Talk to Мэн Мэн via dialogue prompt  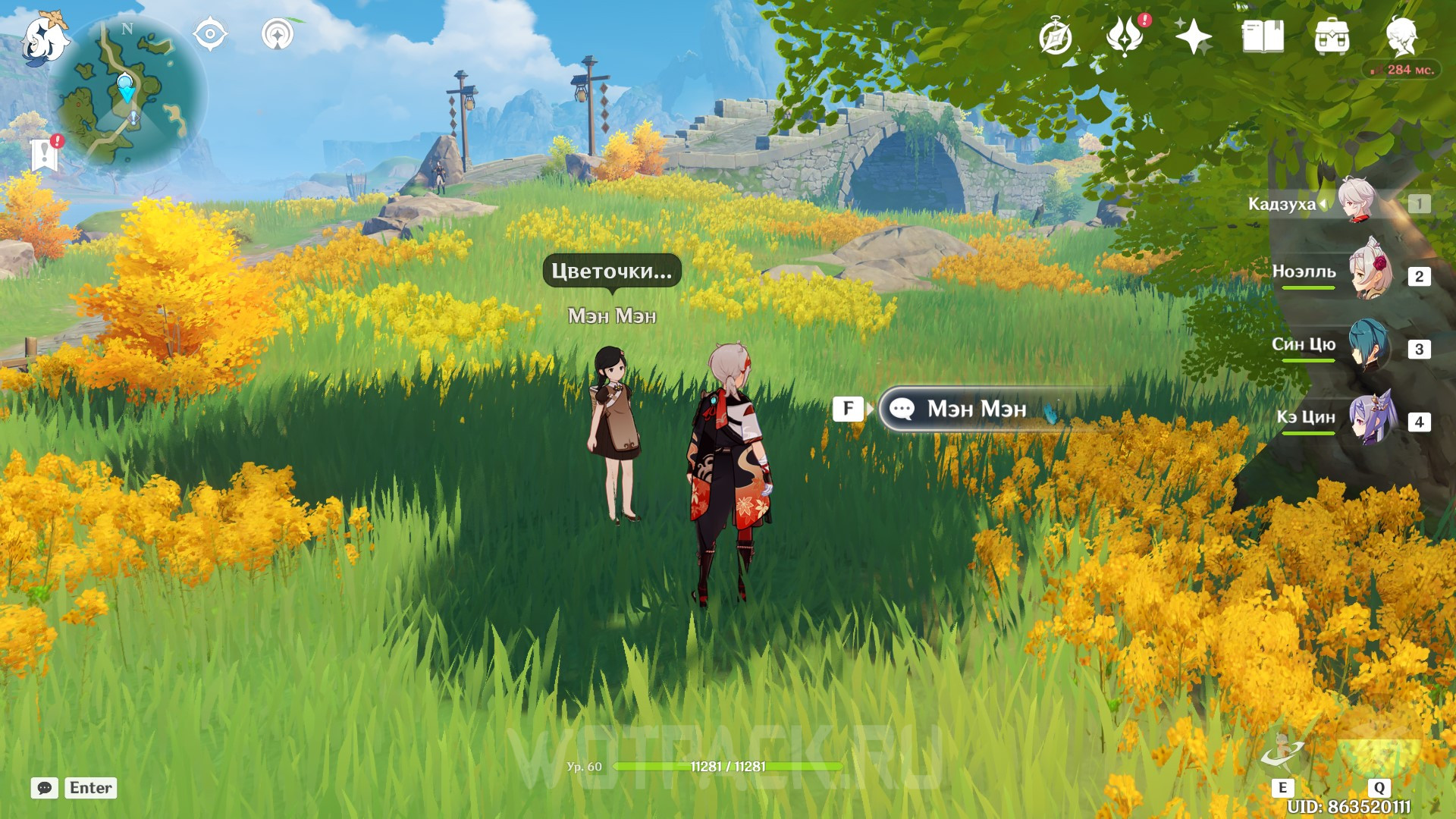(975, 409)
